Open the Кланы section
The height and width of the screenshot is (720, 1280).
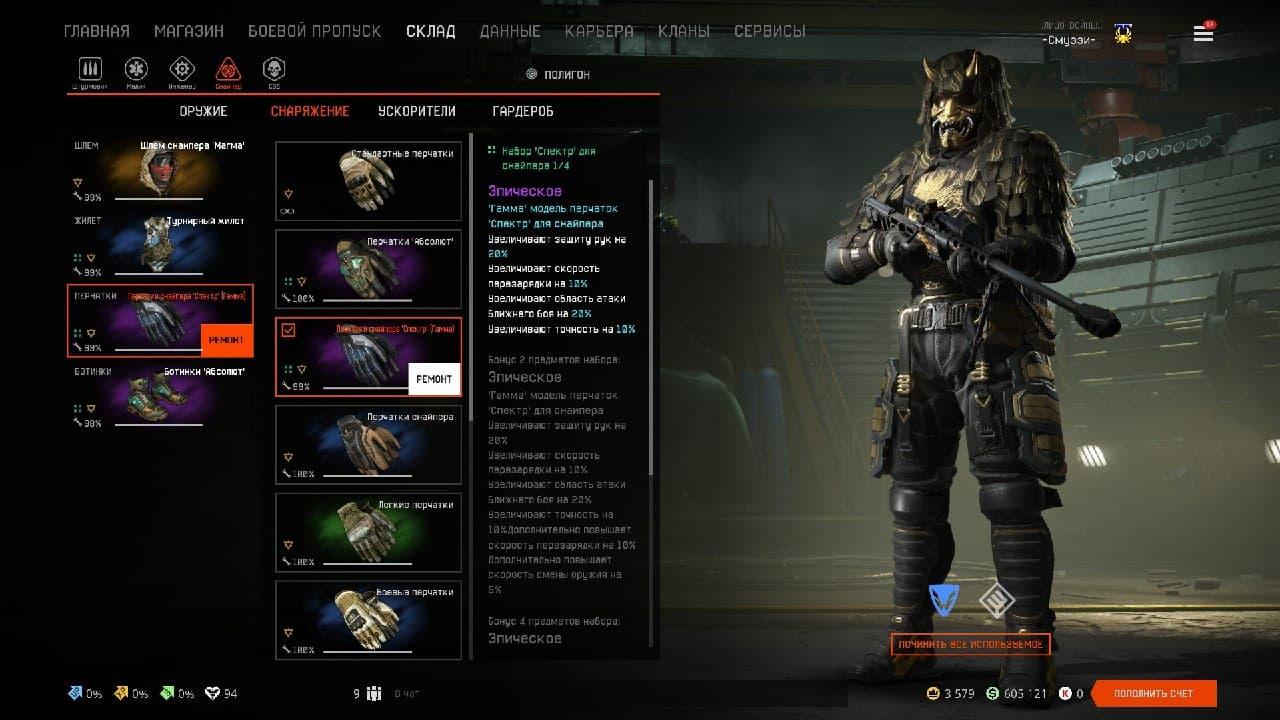pyautogui.click(x=684, y=31)
